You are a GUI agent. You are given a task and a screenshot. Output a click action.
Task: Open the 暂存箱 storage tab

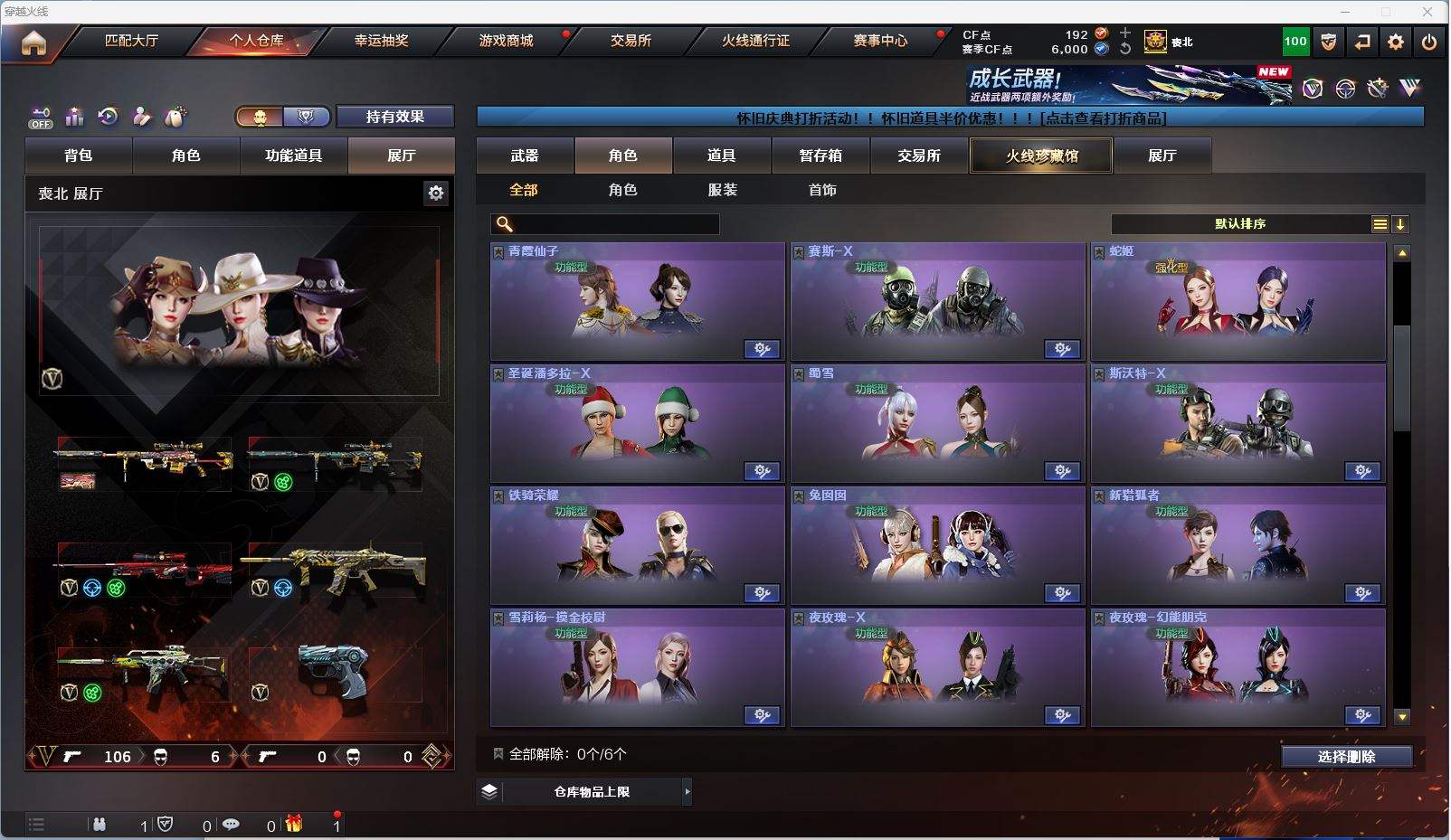point(820,156)
